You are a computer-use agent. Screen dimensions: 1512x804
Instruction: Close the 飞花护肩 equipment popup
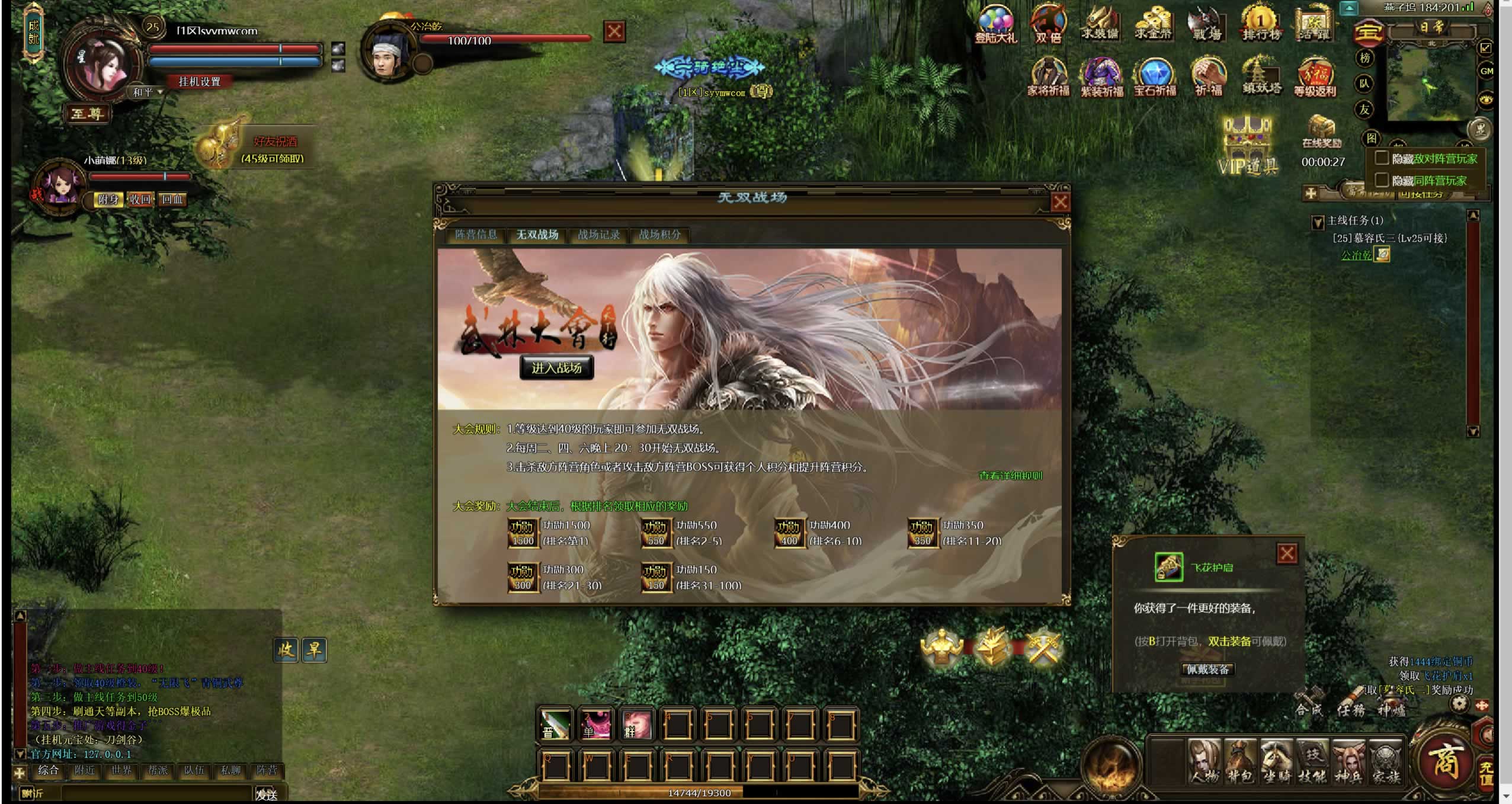[1286, 553]
